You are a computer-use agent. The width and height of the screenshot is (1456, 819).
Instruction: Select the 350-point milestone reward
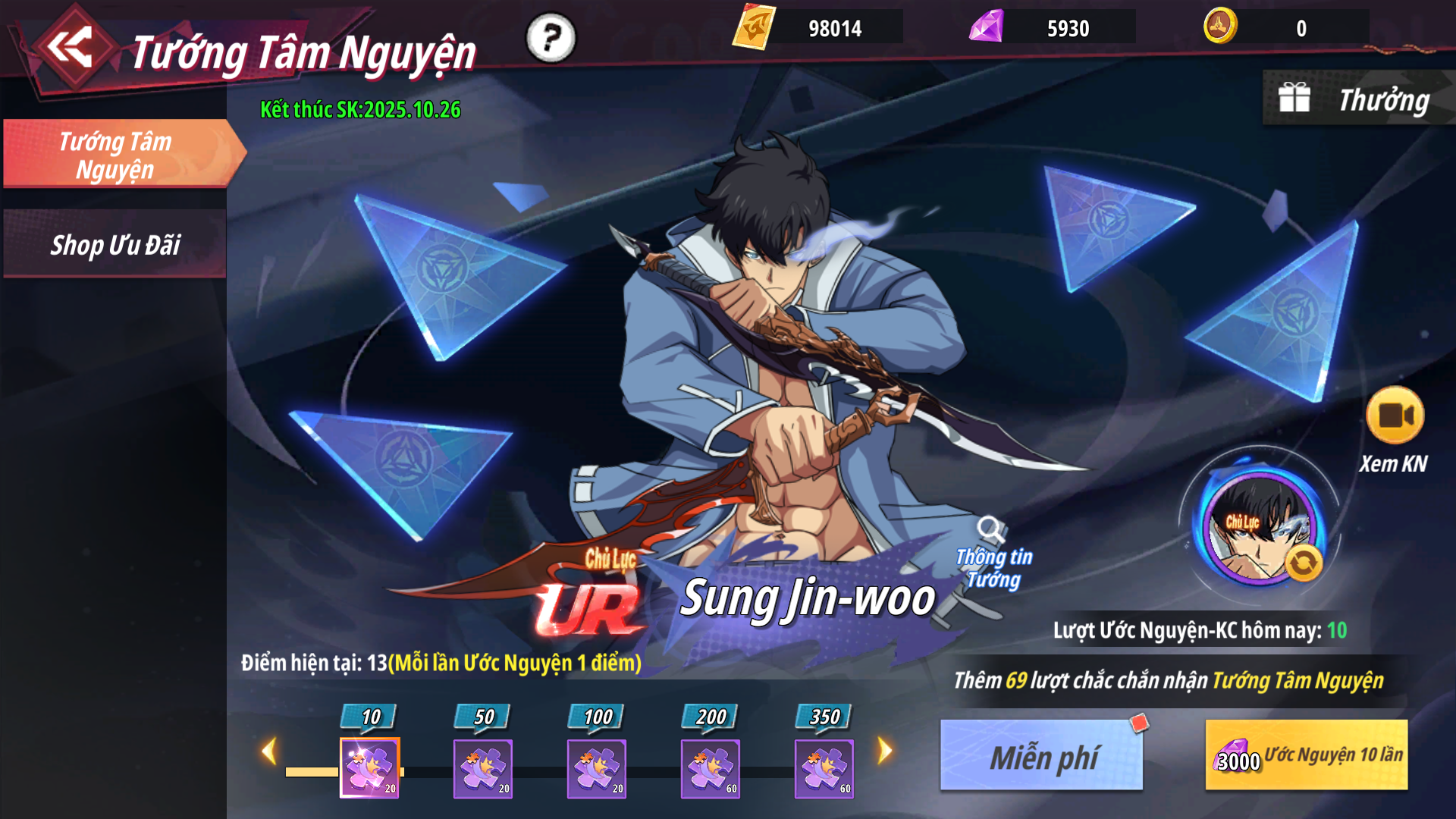pos(824,767)
